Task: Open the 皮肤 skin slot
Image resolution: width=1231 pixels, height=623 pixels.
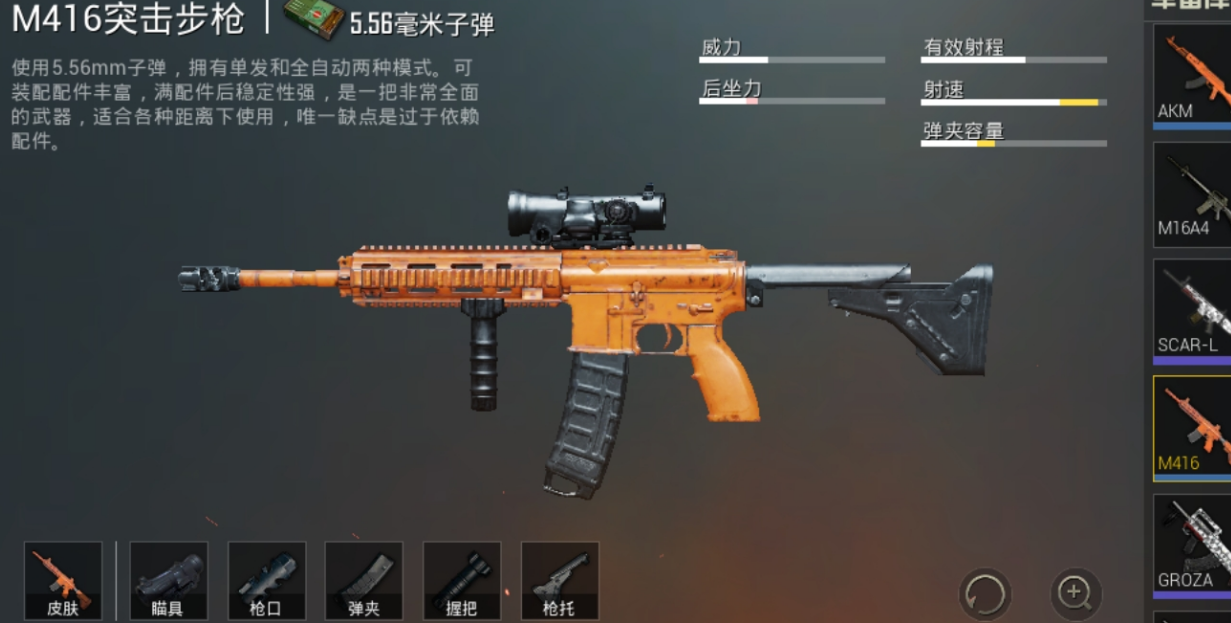Action: pos(63,580)
